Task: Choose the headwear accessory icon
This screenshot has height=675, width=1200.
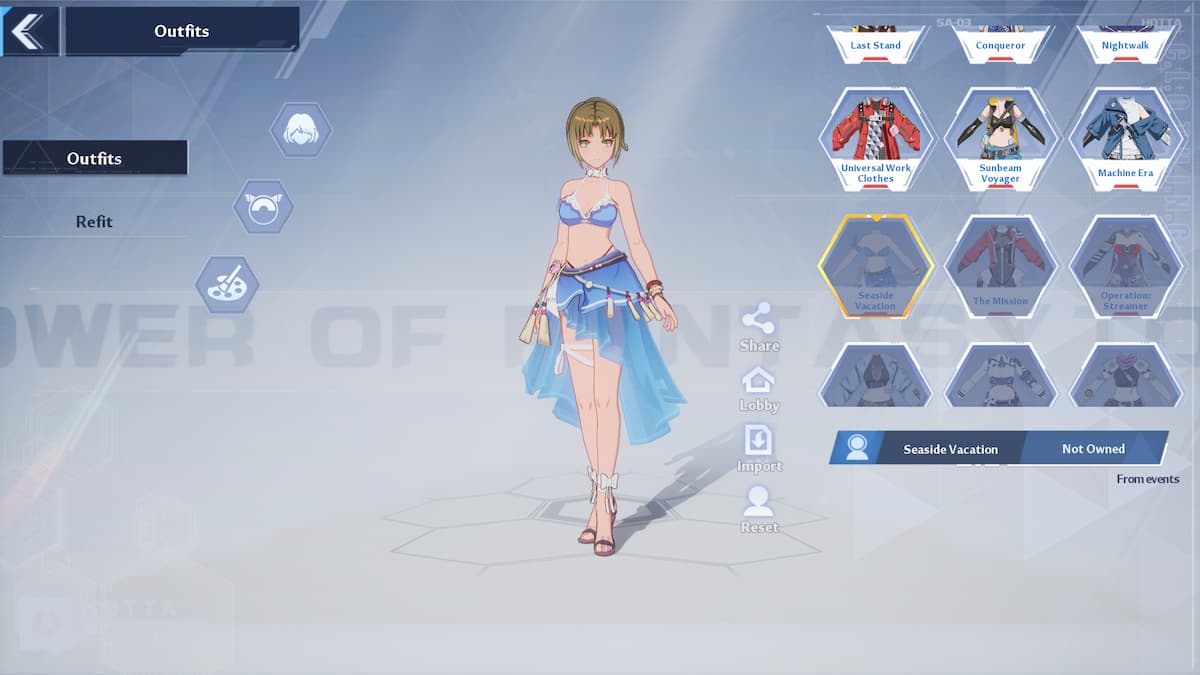Action: coord(263,207)
